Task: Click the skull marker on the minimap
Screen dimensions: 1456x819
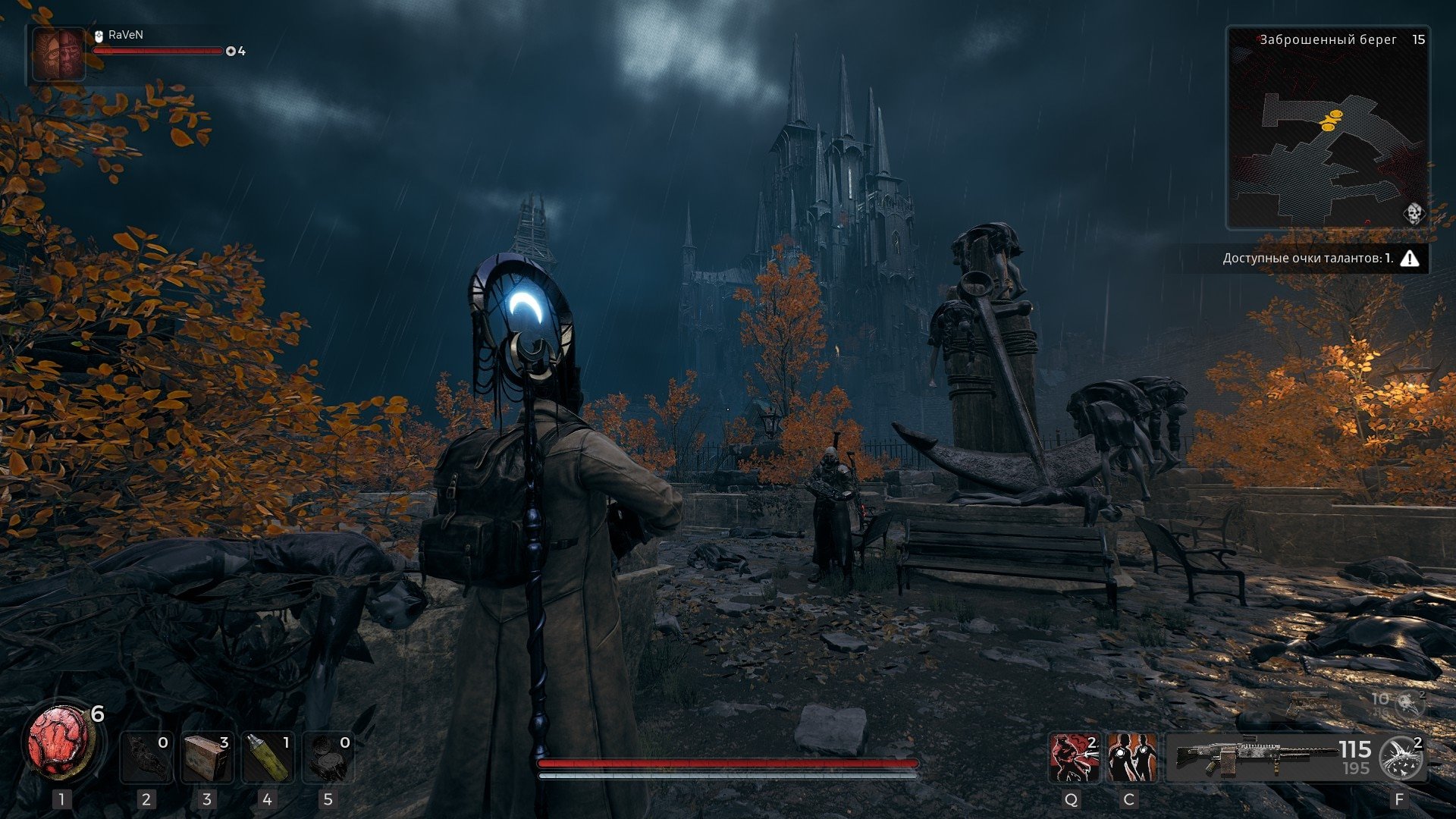Action: tap(1414, 213)
